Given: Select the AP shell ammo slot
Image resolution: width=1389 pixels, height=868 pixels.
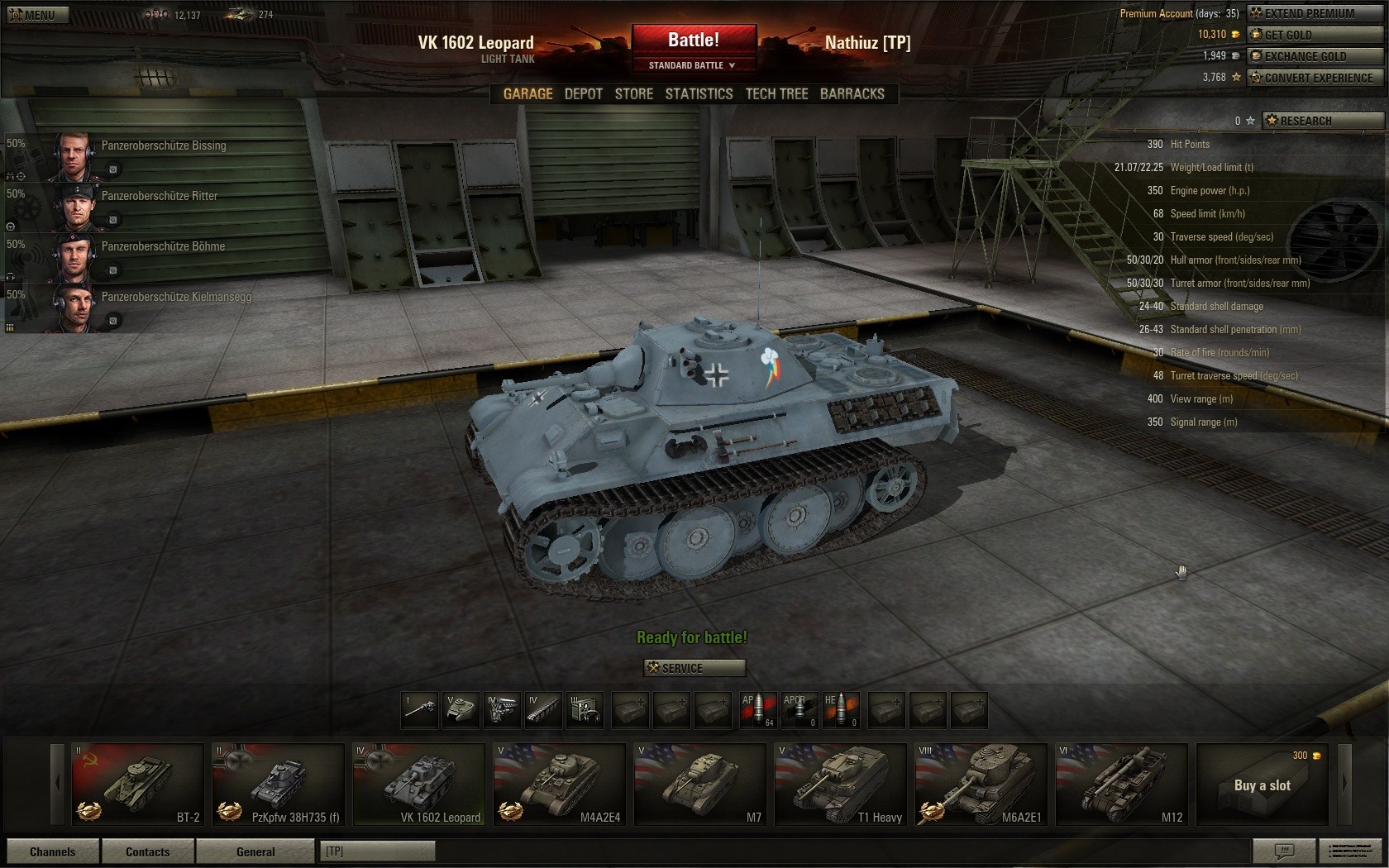Looking at the screenshot, I should click(x=757, y=710).
